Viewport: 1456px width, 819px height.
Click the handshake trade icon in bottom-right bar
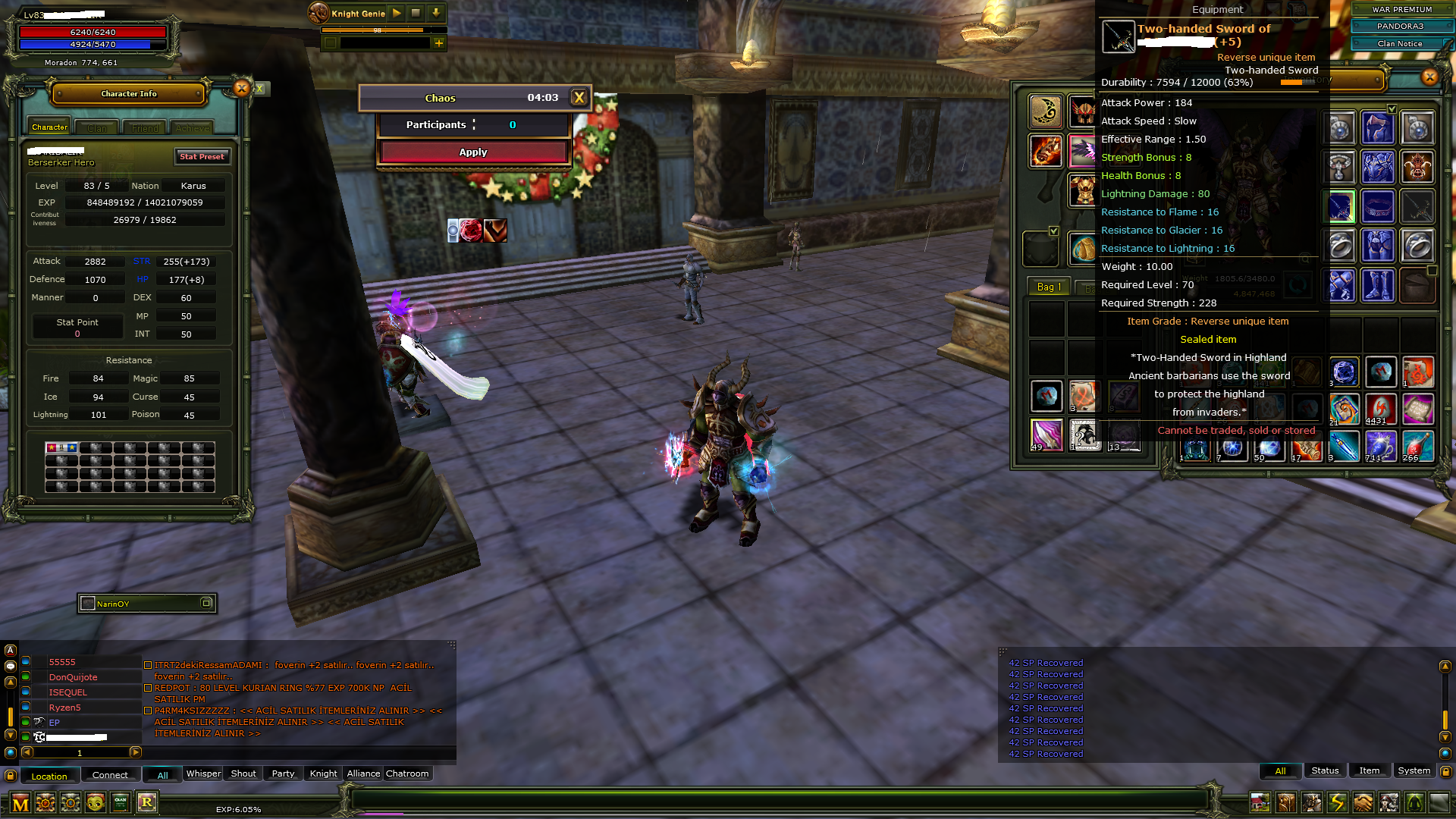point(1361,802)
